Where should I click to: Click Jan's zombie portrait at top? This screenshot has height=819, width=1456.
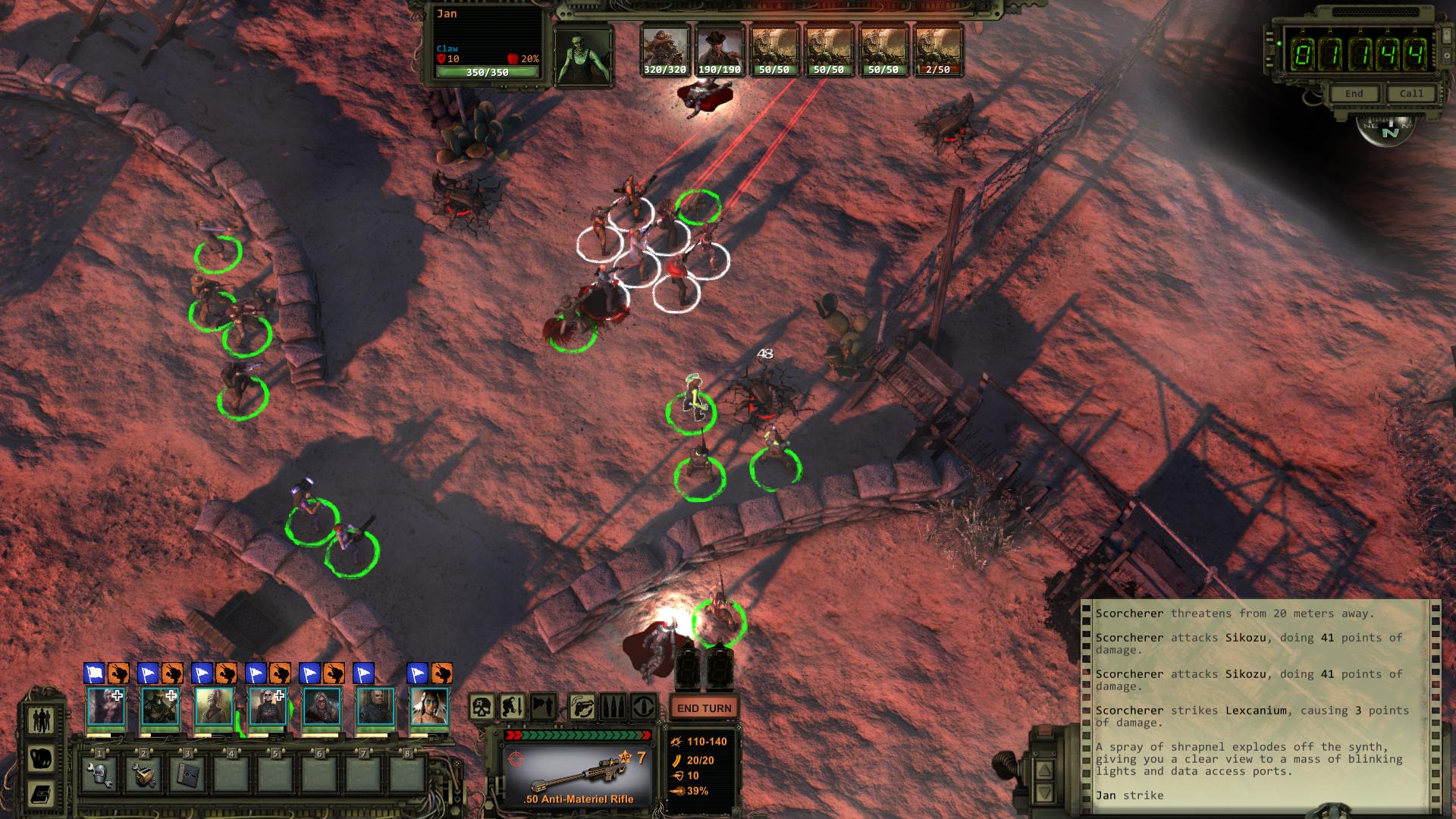point(582,57)
